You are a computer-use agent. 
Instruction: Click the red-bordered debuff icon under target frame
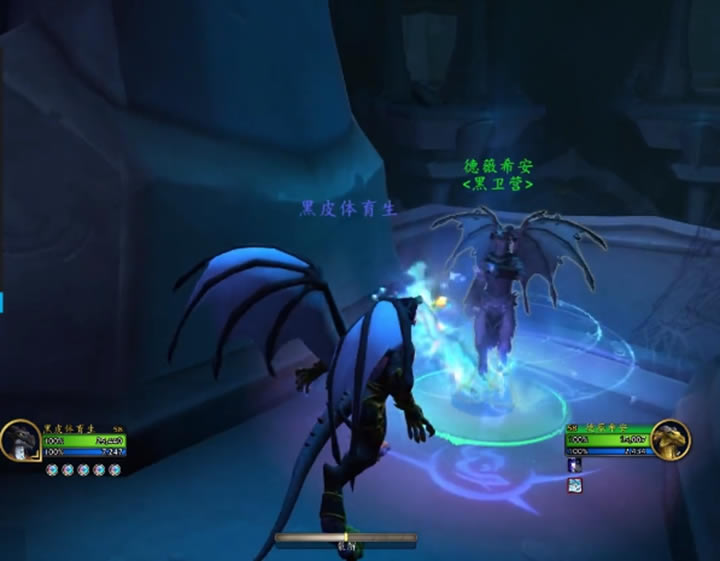click(x=575, y=485)
